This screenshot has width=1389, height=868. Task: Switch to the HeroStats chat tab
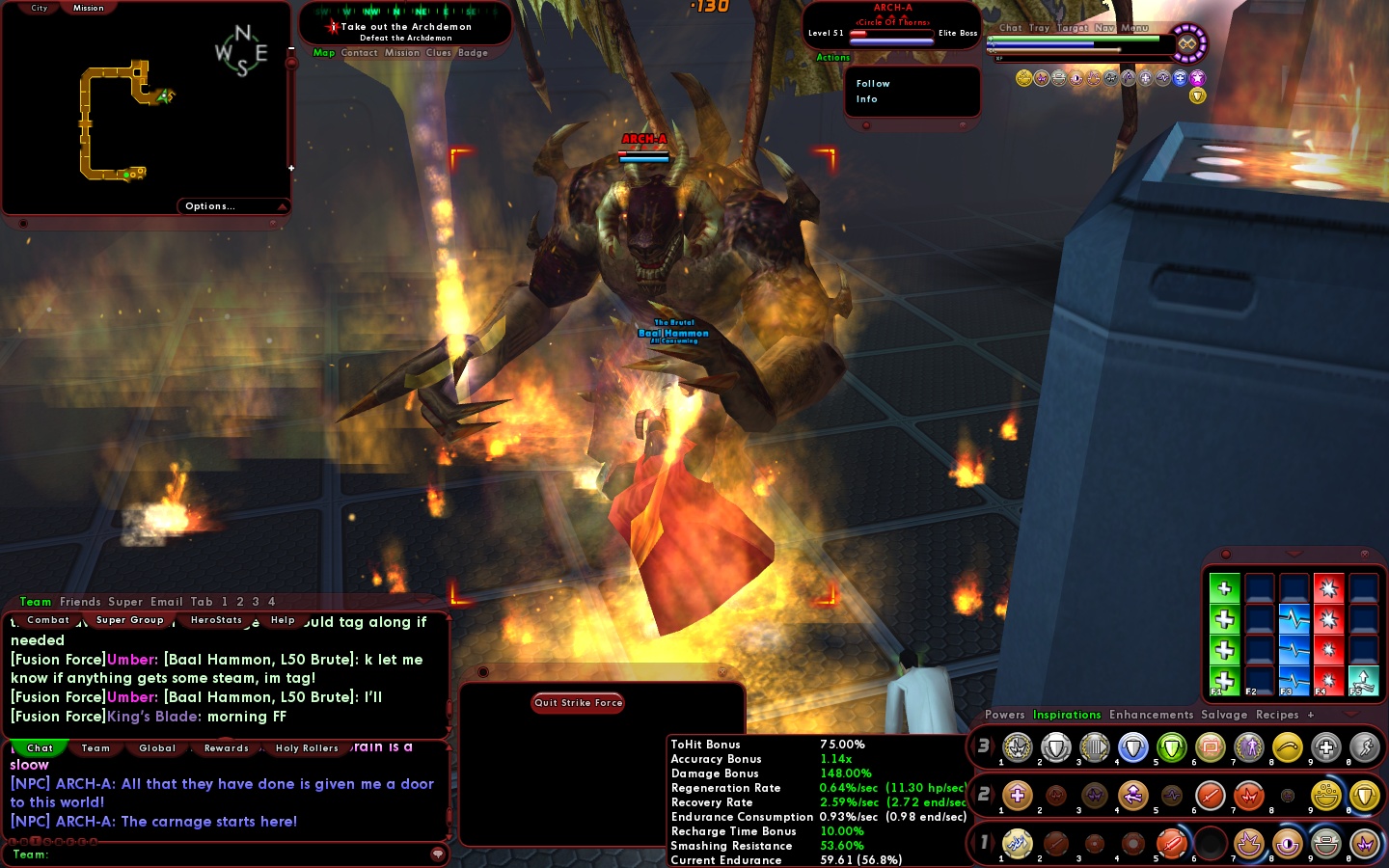pyautogui.click(x=216, y=620)
